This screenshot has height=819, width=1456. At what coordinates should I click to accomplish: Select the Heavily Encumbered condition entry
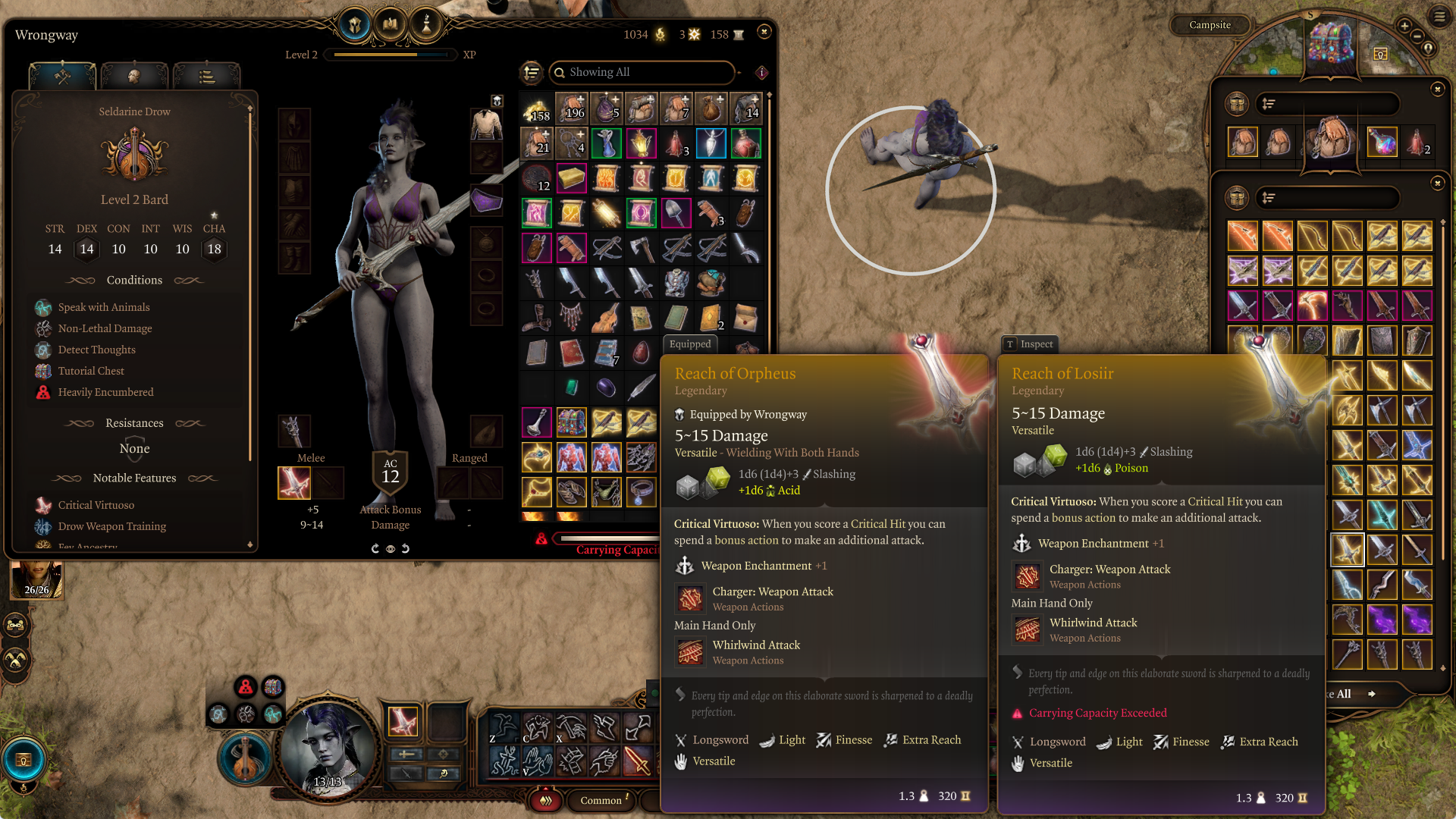pos(105,392)
